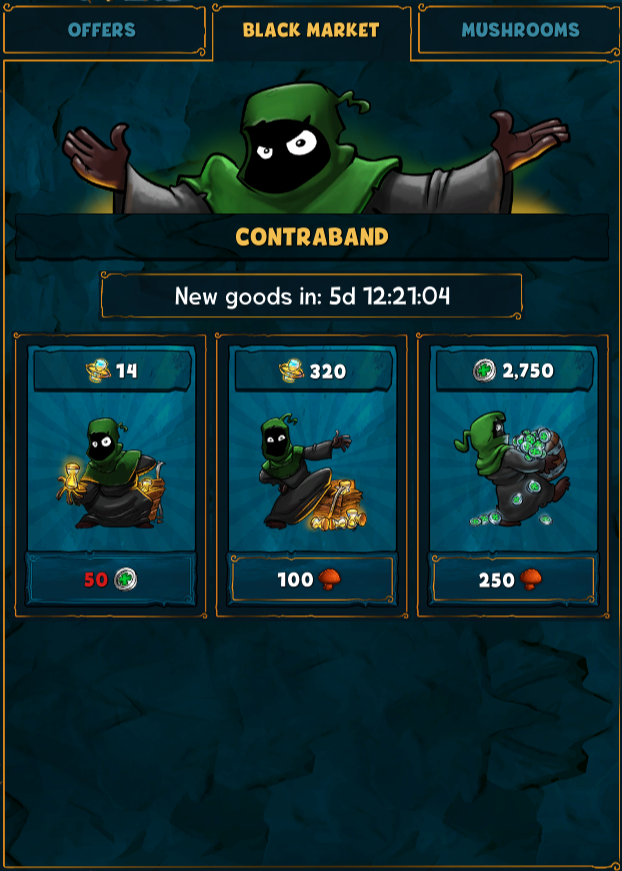Buy 2,750 coins for 250 mushrooms
This screenshot has height=871, width=622.
[x=512, y=579]
